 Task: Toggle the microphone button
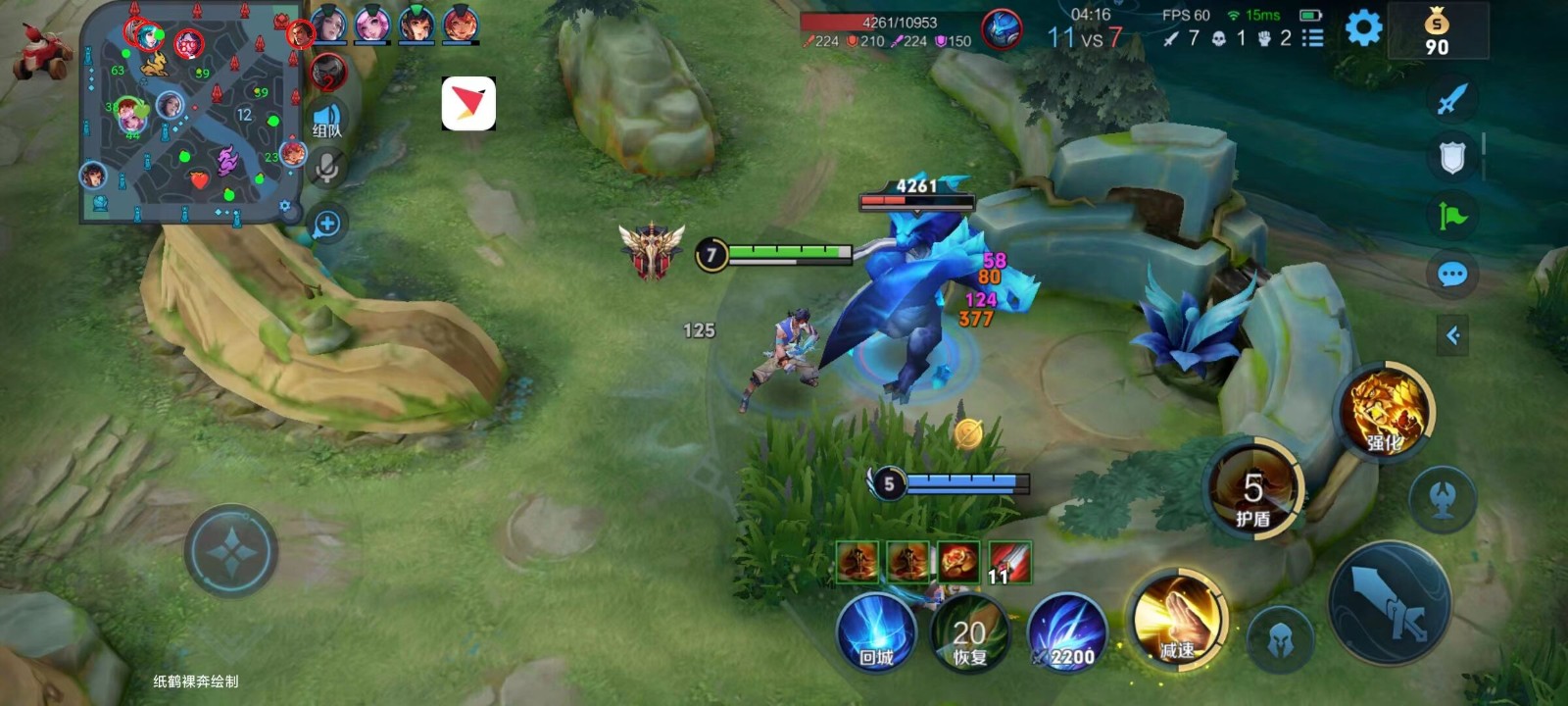pos(327,168)
